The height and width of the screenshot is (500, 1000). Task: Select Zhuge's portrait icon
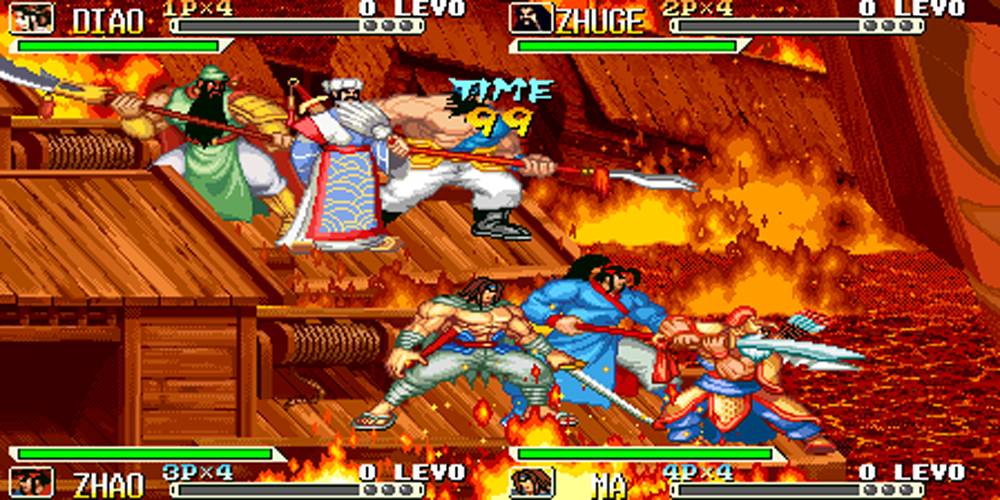click(x=531, y=18)
